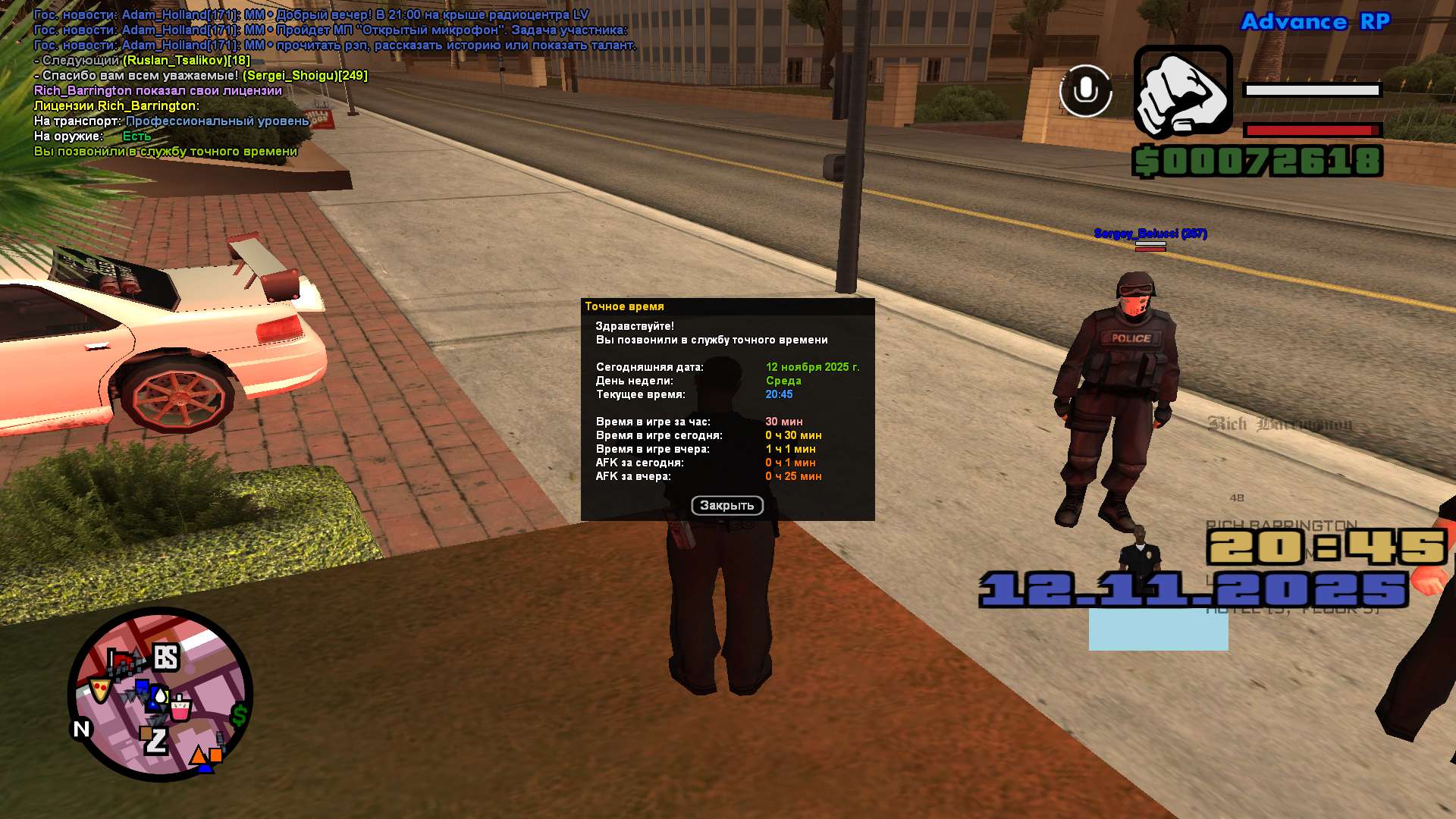Viewport: 1456px width, 819px height.
Task: Select the BS burger marker on minimap
Action: (x=166, y=657)
